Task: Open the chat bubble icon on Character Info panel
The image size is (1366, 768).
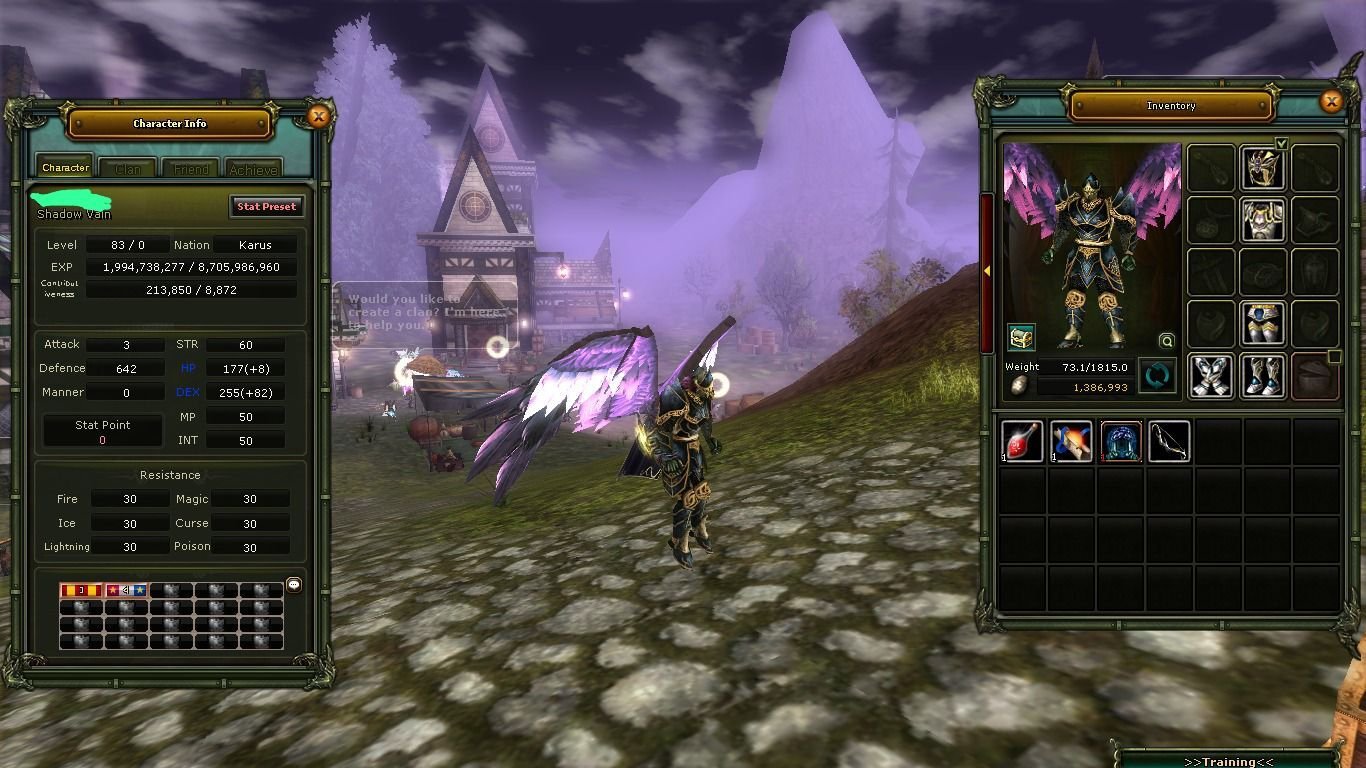Action: point(293,584)
